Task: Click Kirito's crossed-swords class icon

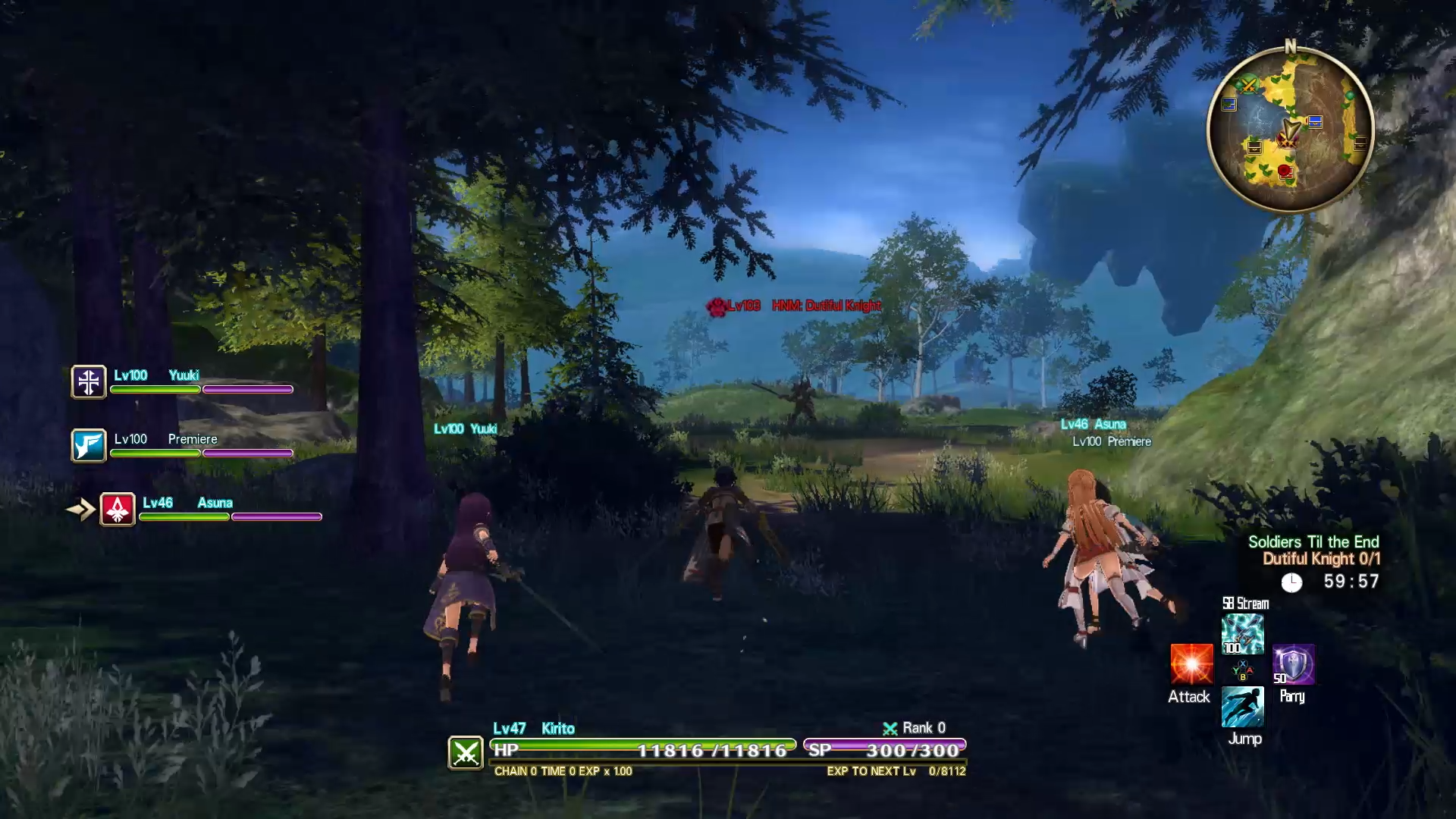Action: click(467, 752)
